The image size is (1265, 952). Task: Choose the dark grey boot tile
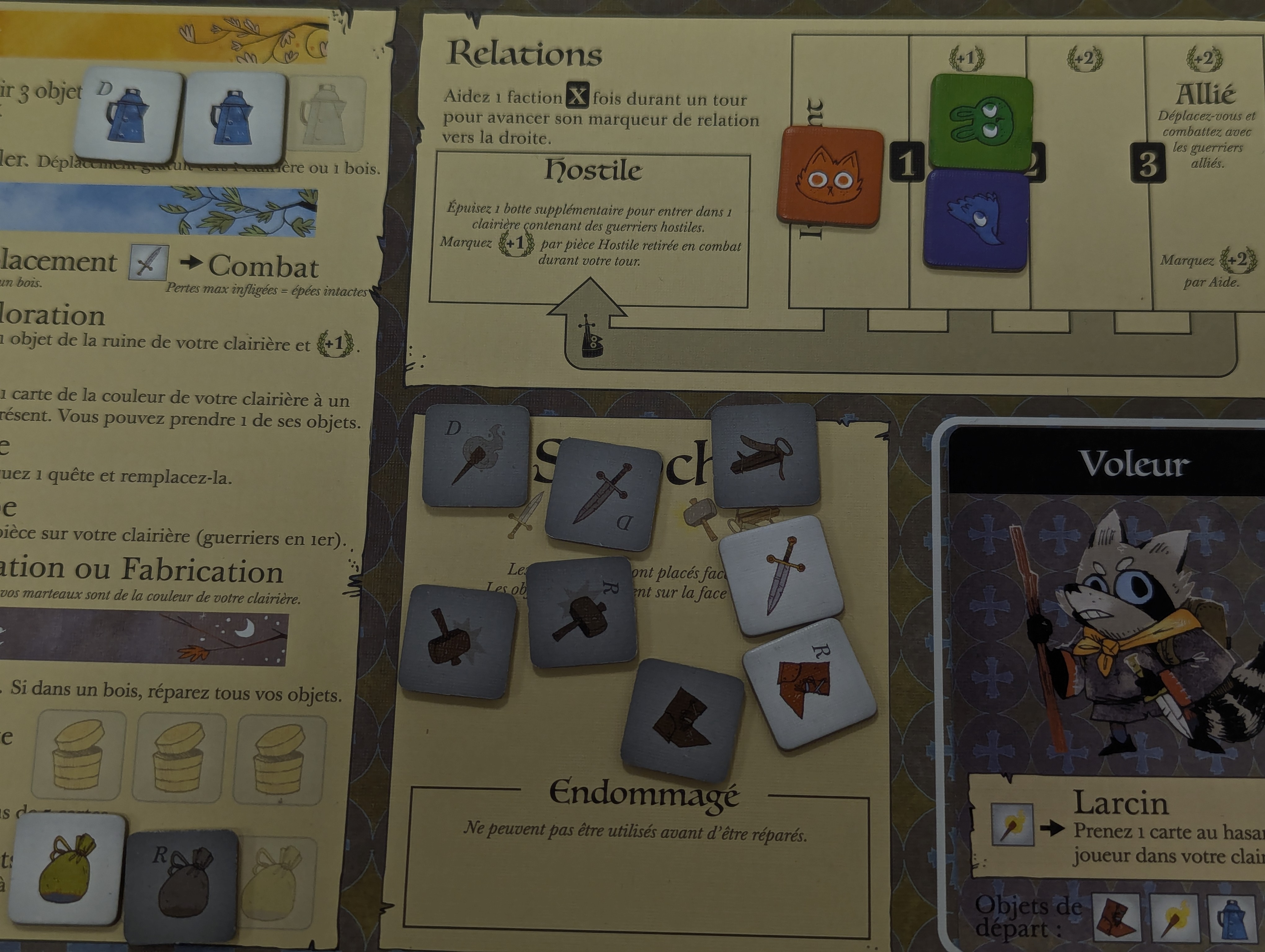[682, 719]
